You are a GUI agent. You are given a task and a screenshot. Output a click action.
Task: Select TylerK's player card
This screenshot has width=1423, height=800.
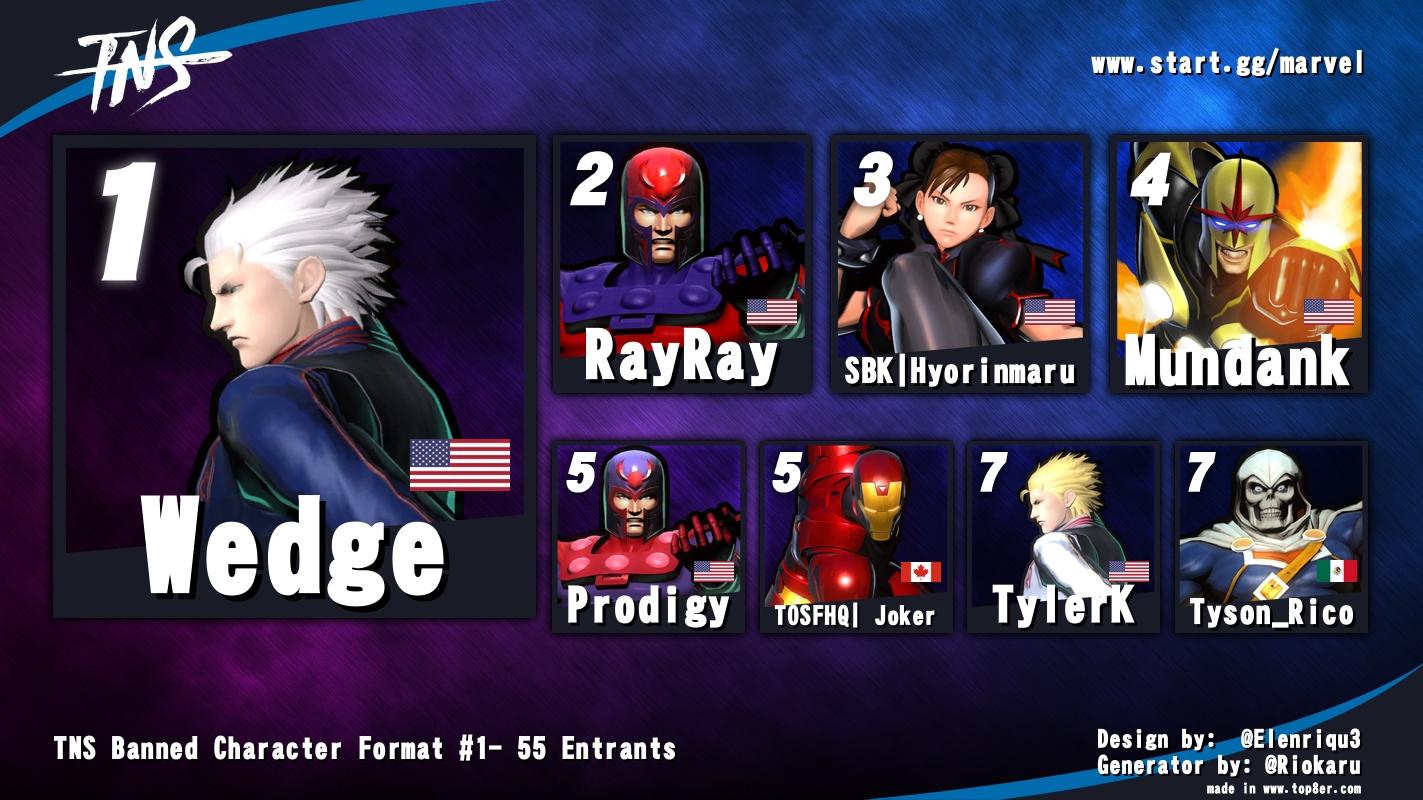1063,537
